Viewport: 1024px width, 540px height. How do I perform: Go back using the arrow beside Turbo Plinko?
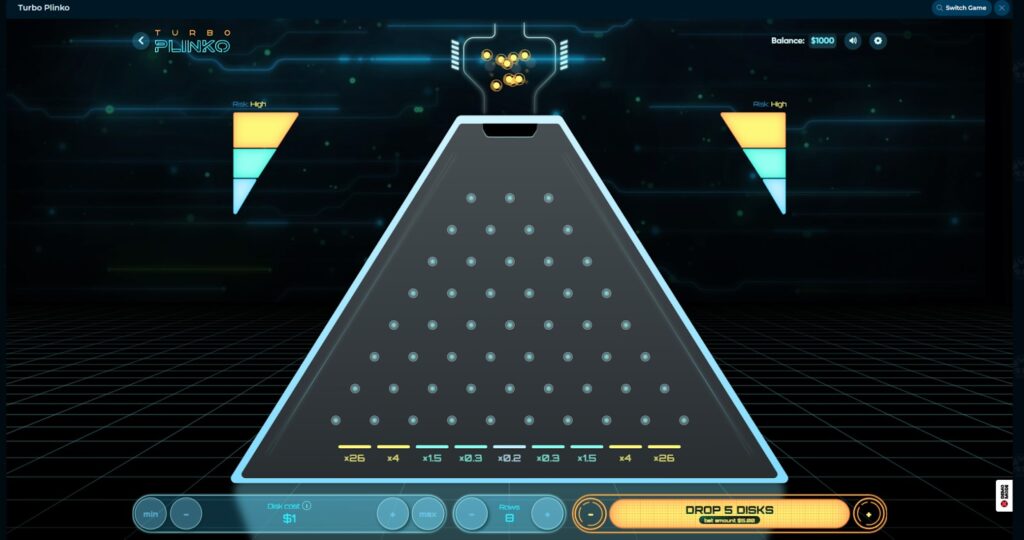click(x=141, y=41)
